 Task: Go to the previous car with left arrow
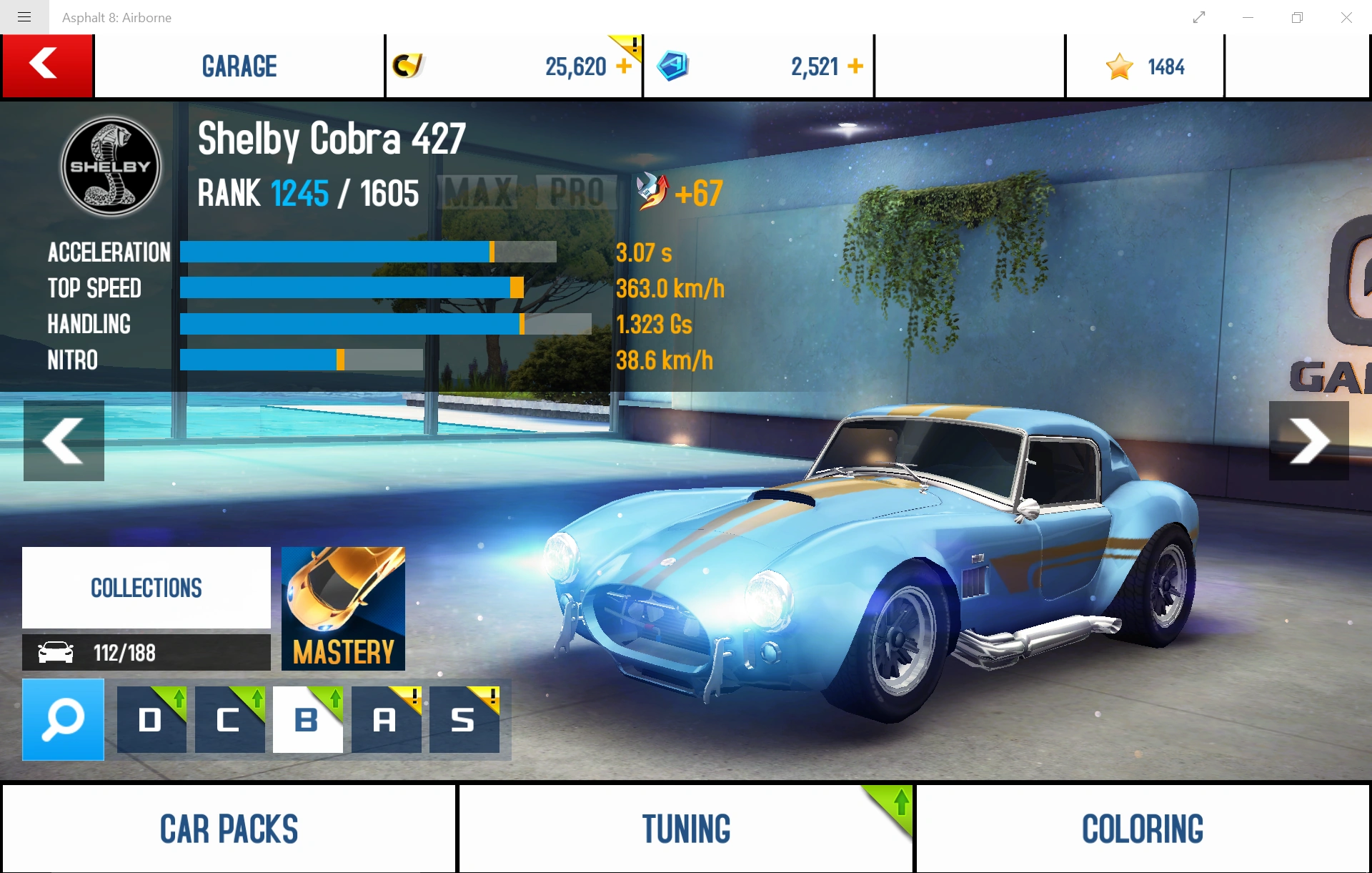[x=64, y=441]
